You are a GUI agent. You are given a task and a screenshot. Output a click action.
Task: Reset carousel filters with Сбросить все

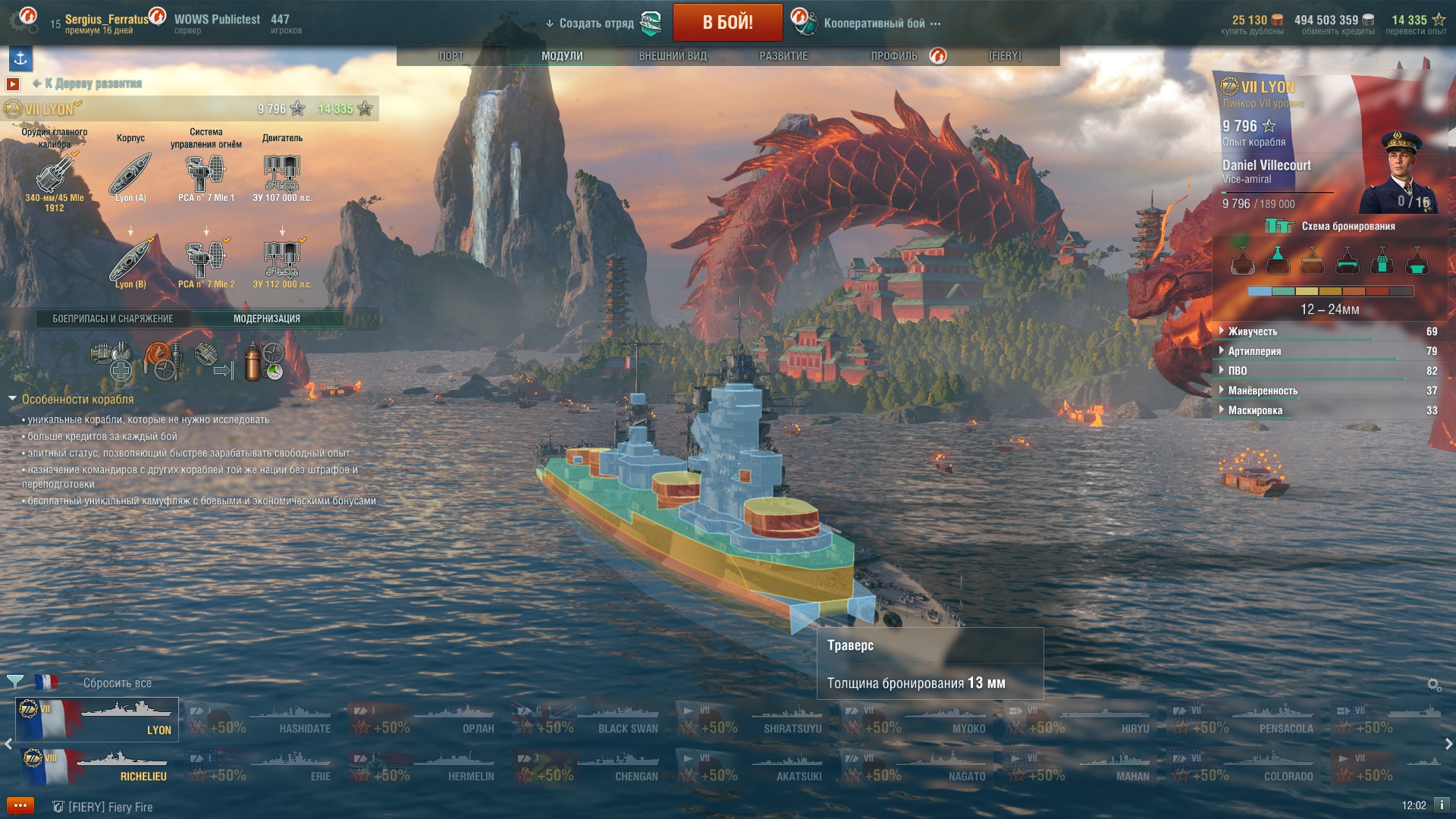click(x=118, y=683)
